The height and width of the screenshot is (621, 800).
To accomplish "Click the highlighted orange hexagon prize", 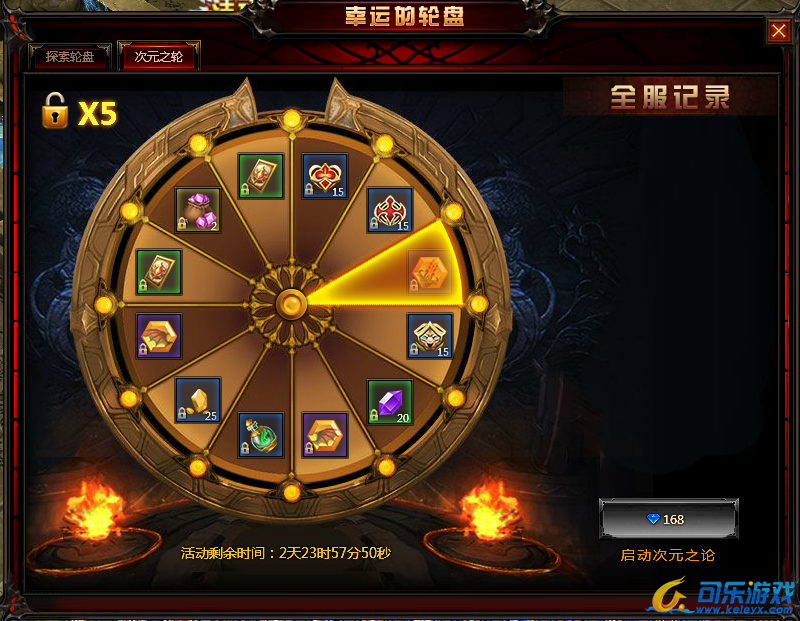I will [429, 271].
